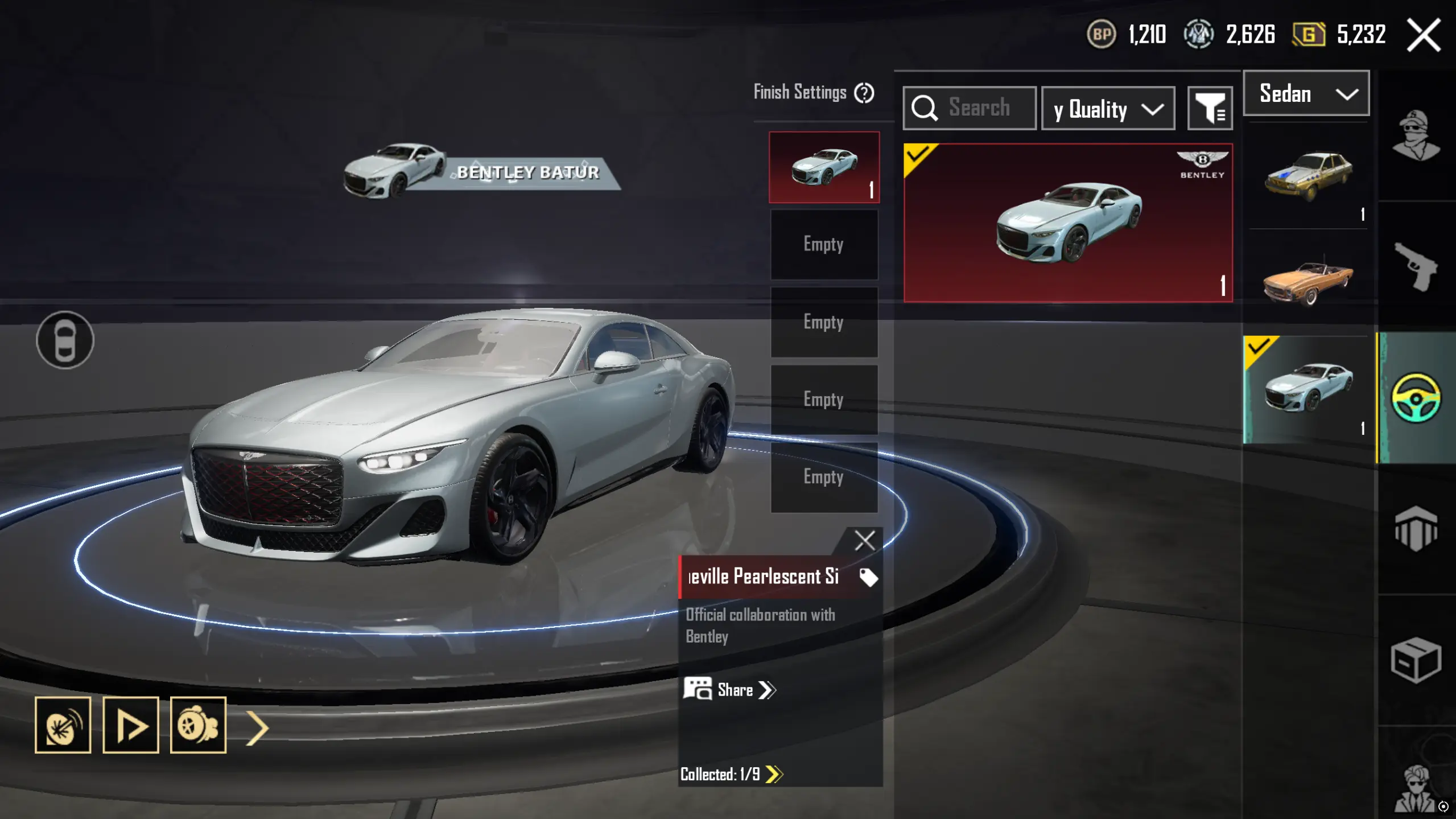Close the garage screen with the top-right X
Screen dimensions: 1456x819
tap(1424, 35)
